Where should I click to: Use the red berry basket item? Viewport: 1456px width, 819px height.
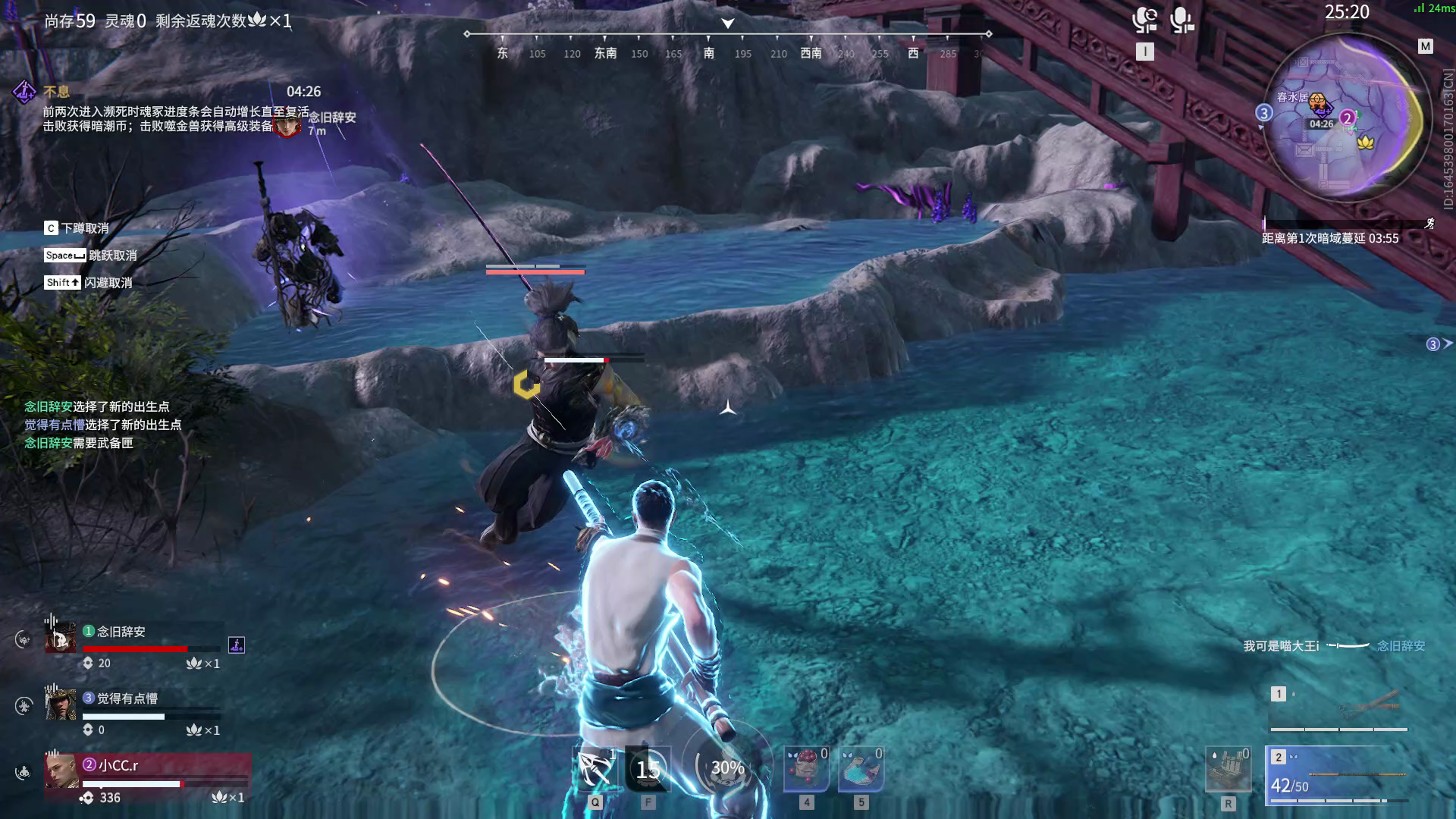tap(806, 769)
